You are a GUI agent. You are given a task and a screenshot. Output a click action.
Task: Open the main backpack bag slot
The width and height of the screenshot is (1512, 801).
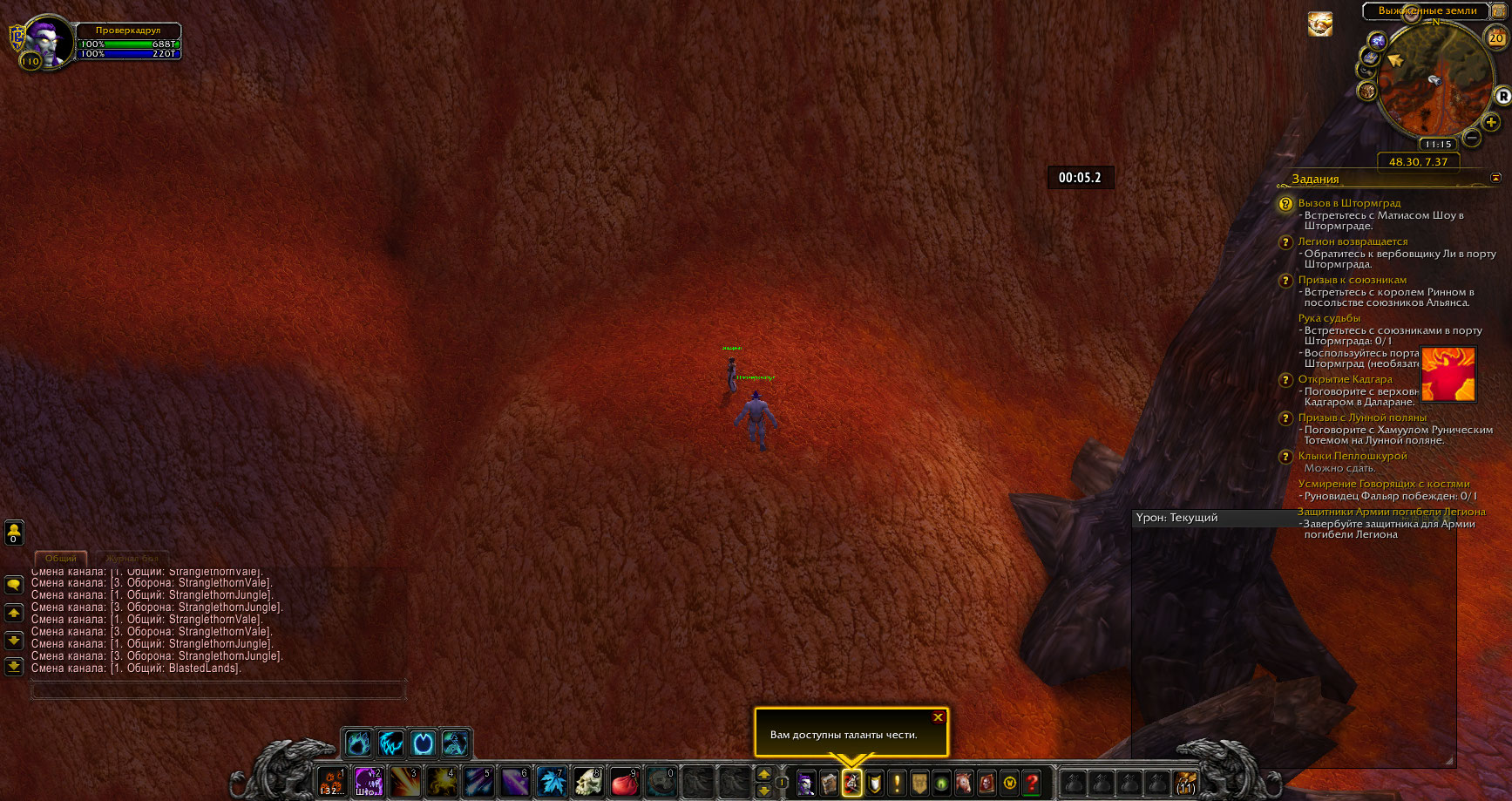[1185, 782]
